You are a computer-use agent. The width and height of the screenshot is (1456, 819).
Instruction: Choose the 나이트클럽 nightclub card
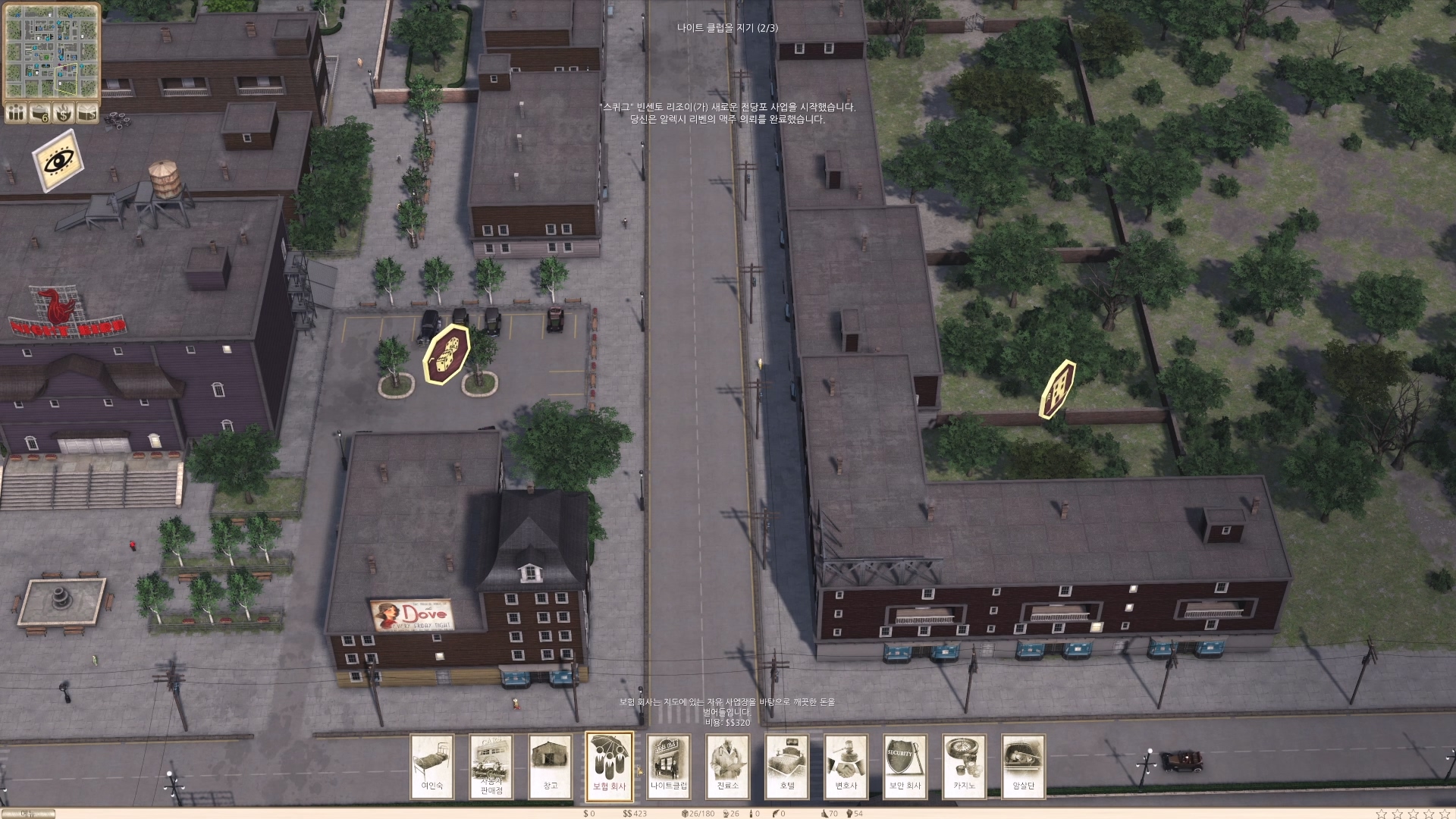[x=668, y=766]
